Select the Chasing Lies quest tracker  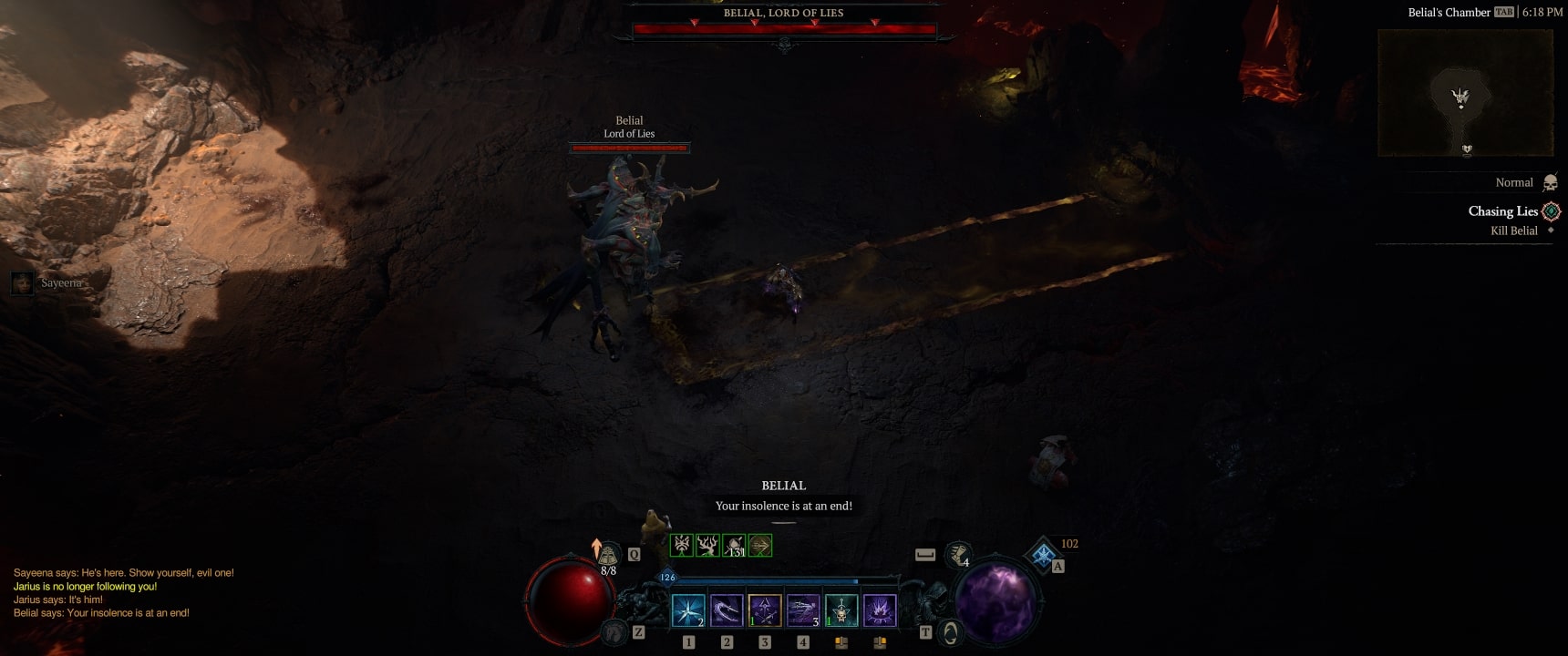[1503, 211]
